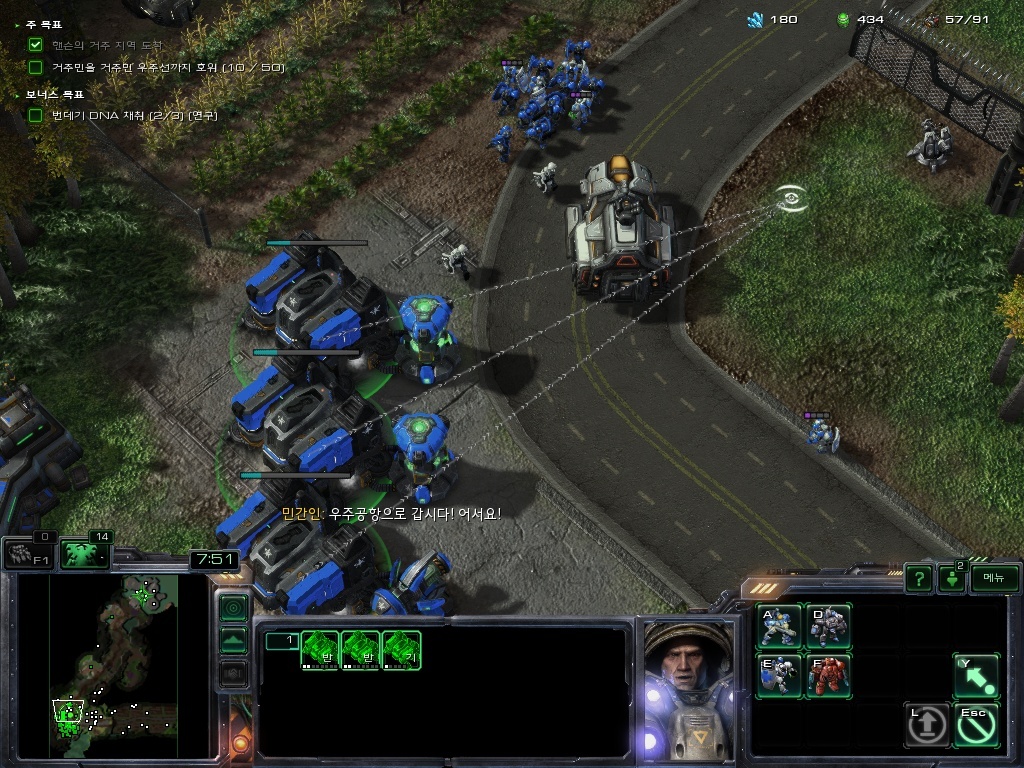This screenshot has width=1024, height=768.
Task: Train a Medic from the command card
Action: [779, 675]
